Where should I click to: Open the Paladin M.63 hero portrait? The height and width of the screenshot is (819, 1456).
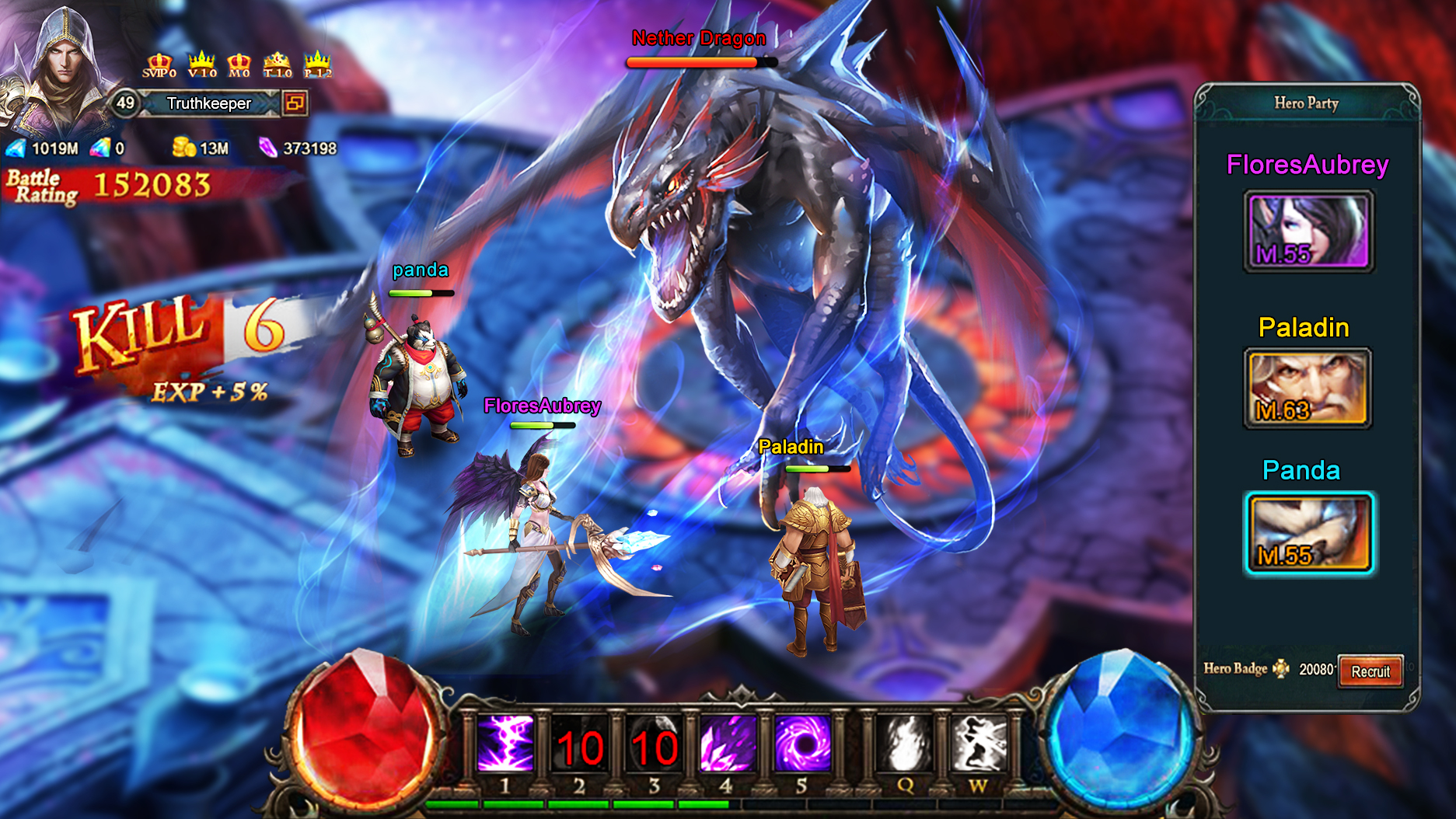[1309, 388]
